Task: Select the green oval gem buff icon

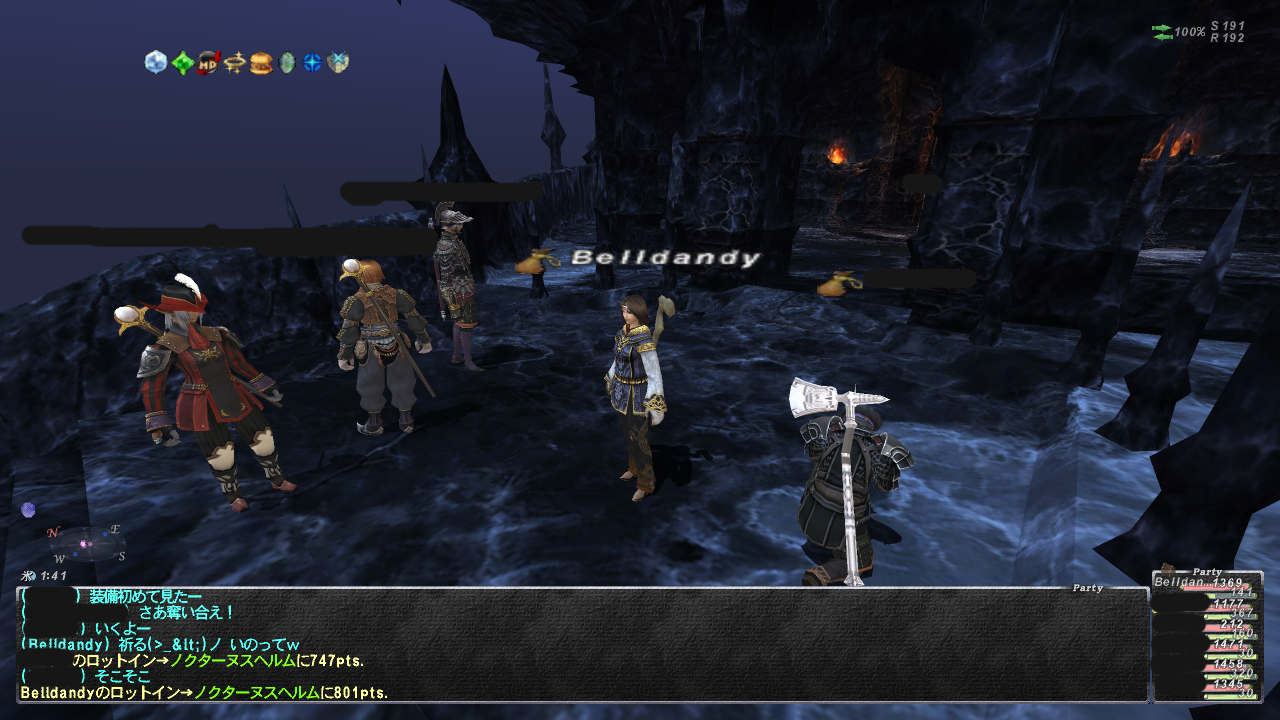Action: 287,63
